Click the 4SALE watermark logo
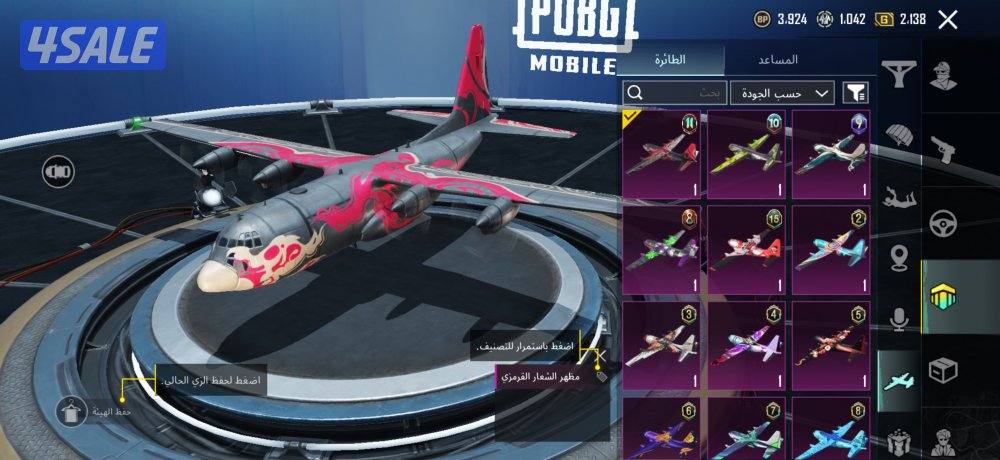 (x=92, y=45)
